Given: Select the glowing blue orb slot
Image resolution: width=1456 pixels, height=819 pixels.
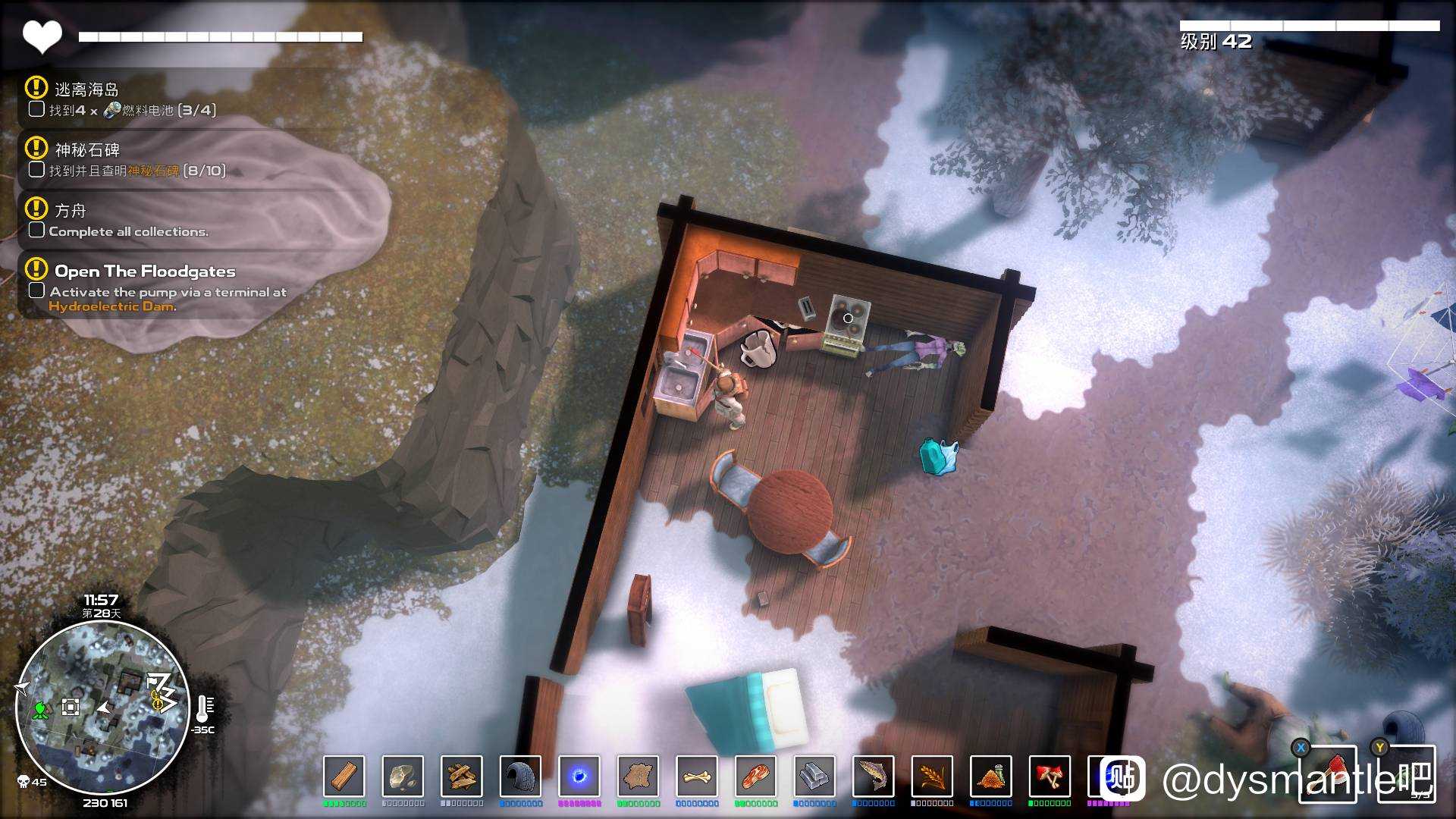Looking at the screenshot, I should click(579, 777).
